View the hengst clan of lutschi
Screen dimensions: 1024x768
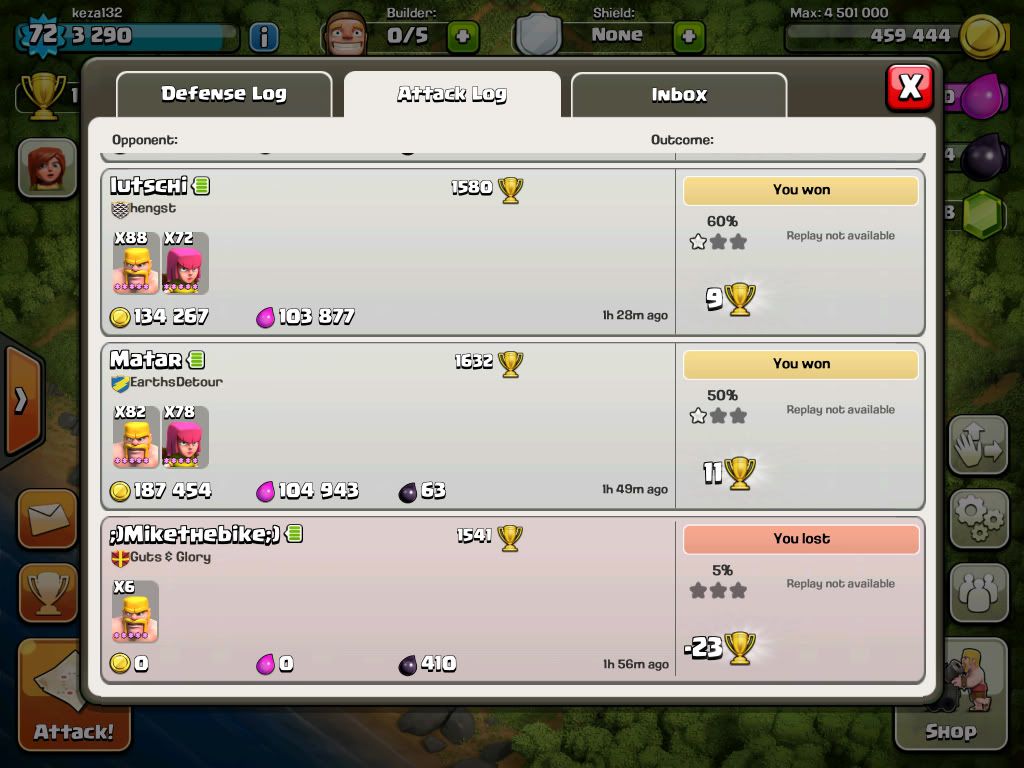click(x=144, y=208)
